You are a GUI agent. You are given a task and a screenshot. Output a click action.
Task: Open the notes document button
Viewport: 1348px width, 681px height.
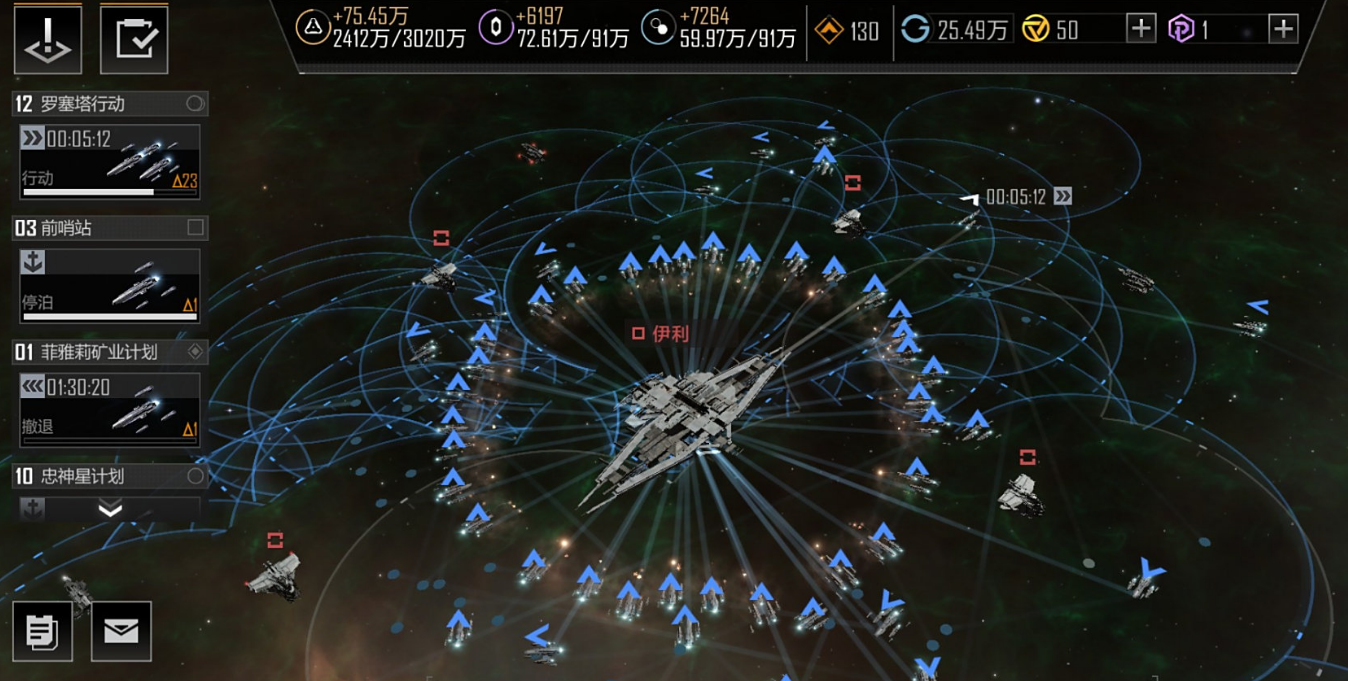coord(42,631)
